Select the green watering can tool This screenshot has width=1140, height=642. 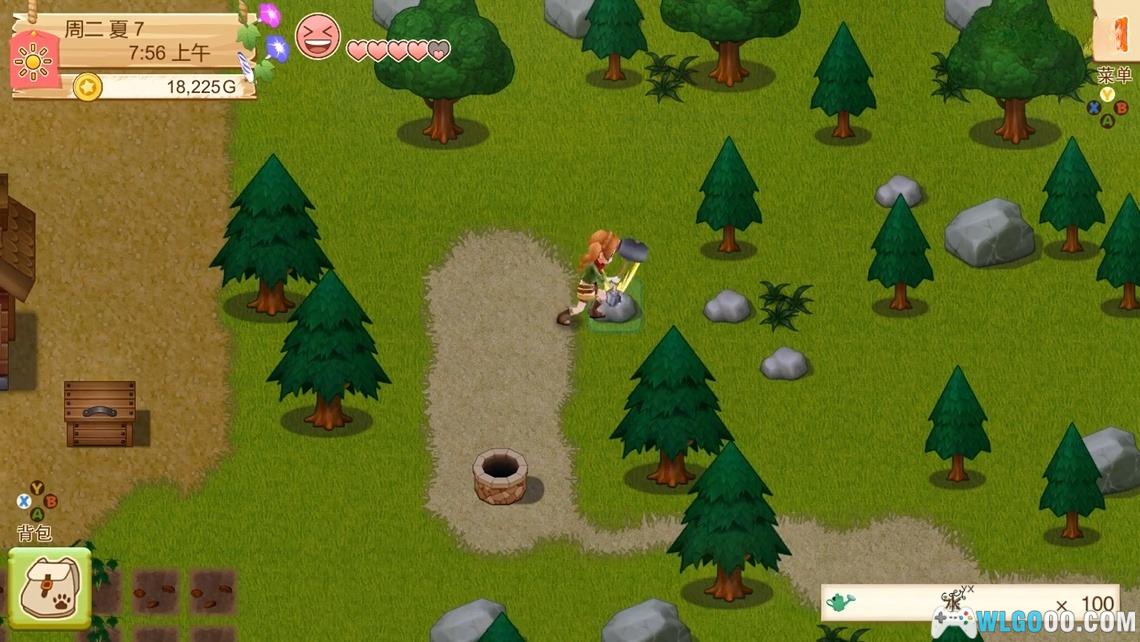841,602
